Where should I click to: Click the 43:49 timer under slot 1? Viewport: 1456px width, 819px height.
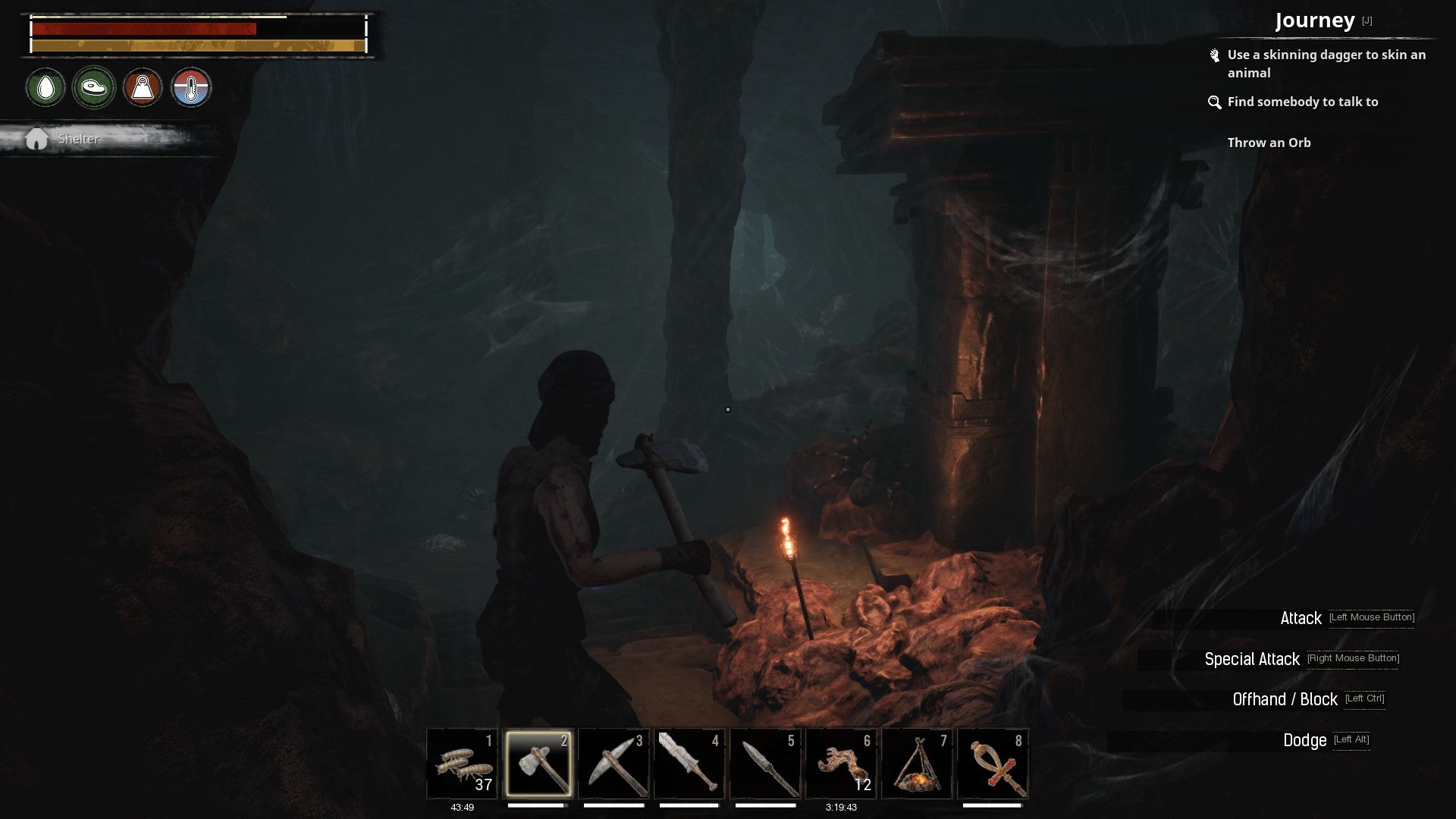[x=462, y=808]
